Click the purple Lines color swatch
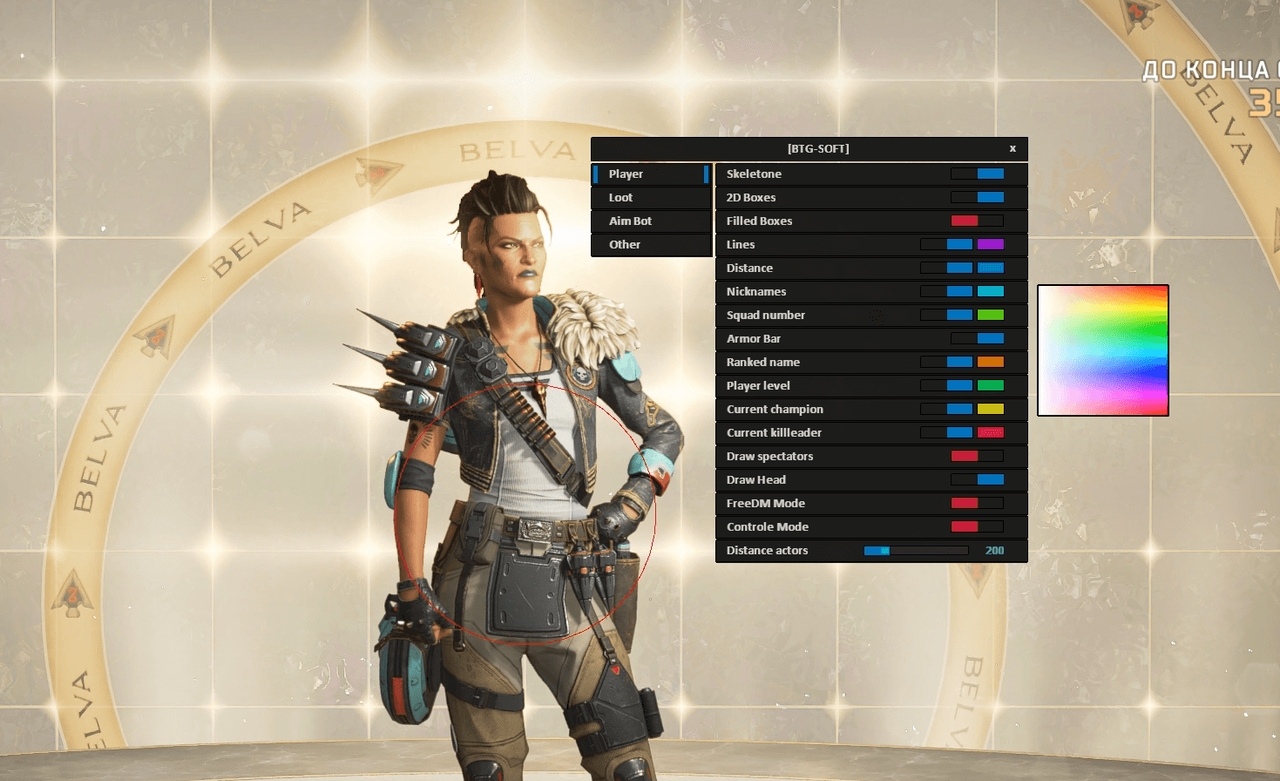 992,244
